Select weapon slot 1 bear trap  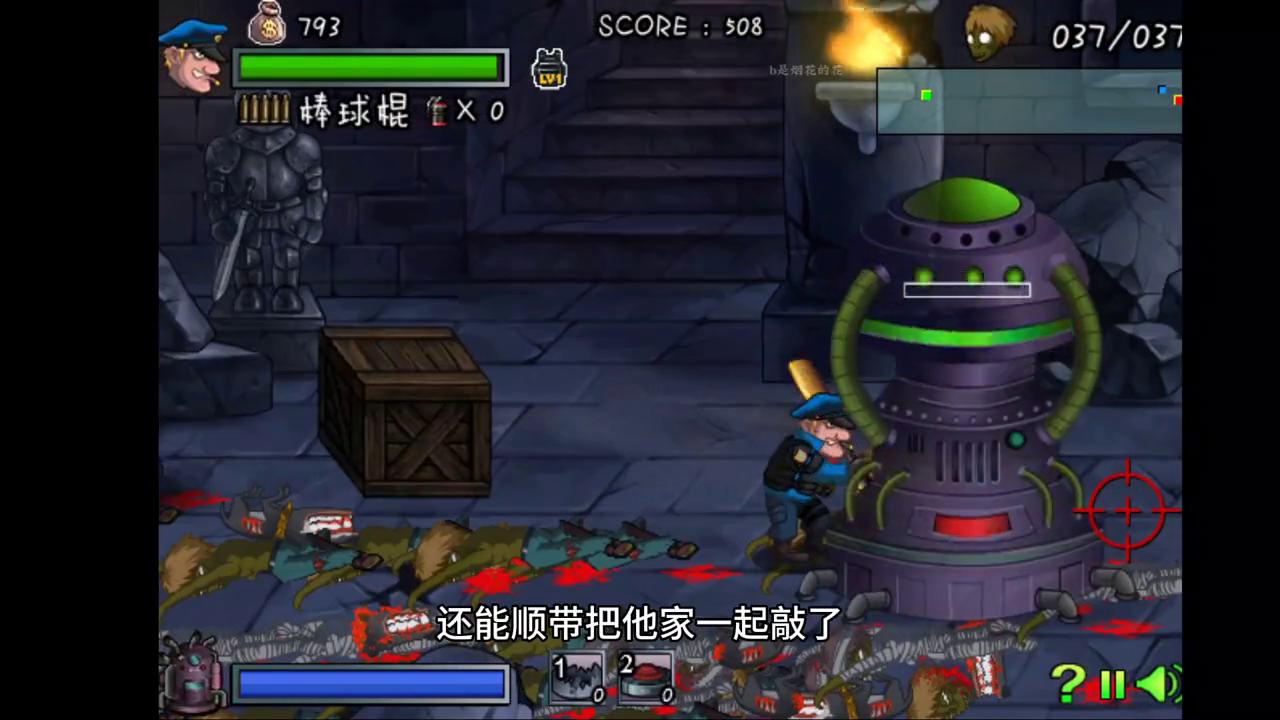[578, 678]
